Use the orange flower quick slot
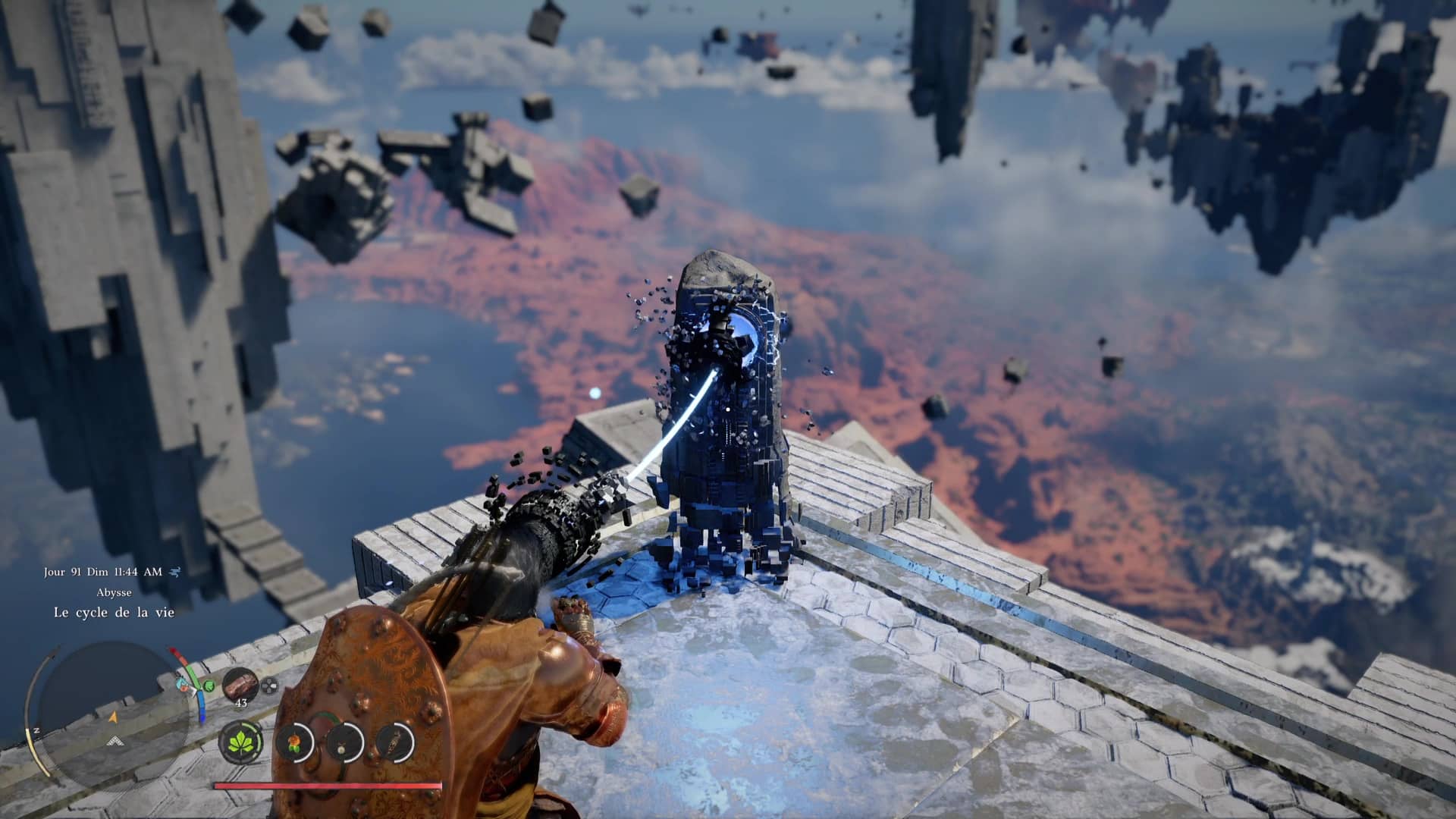Screen dimensions: 1456x819 point(292,741)
